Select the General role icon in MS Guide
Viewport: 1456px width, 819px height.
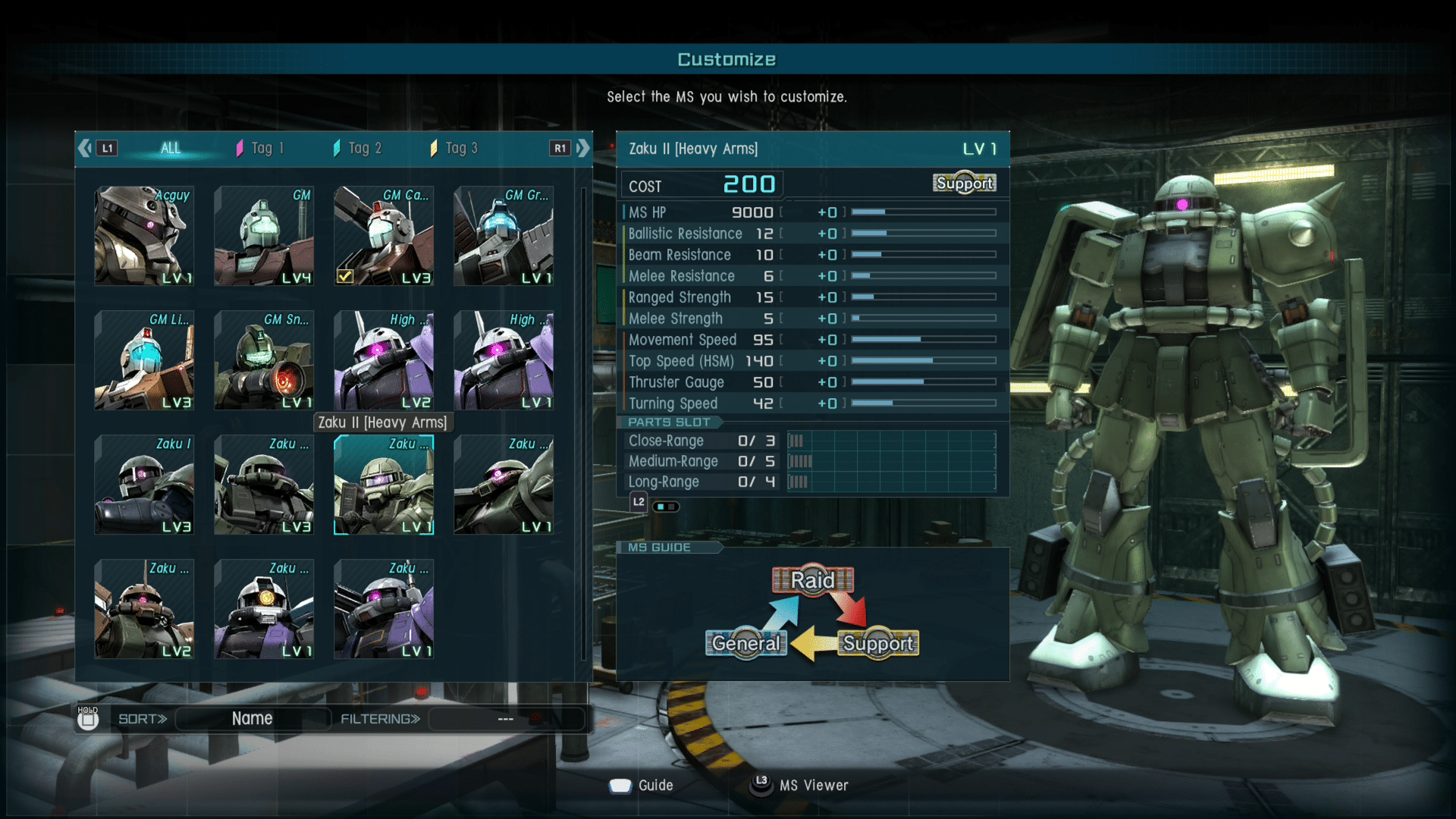click(745, 643)
